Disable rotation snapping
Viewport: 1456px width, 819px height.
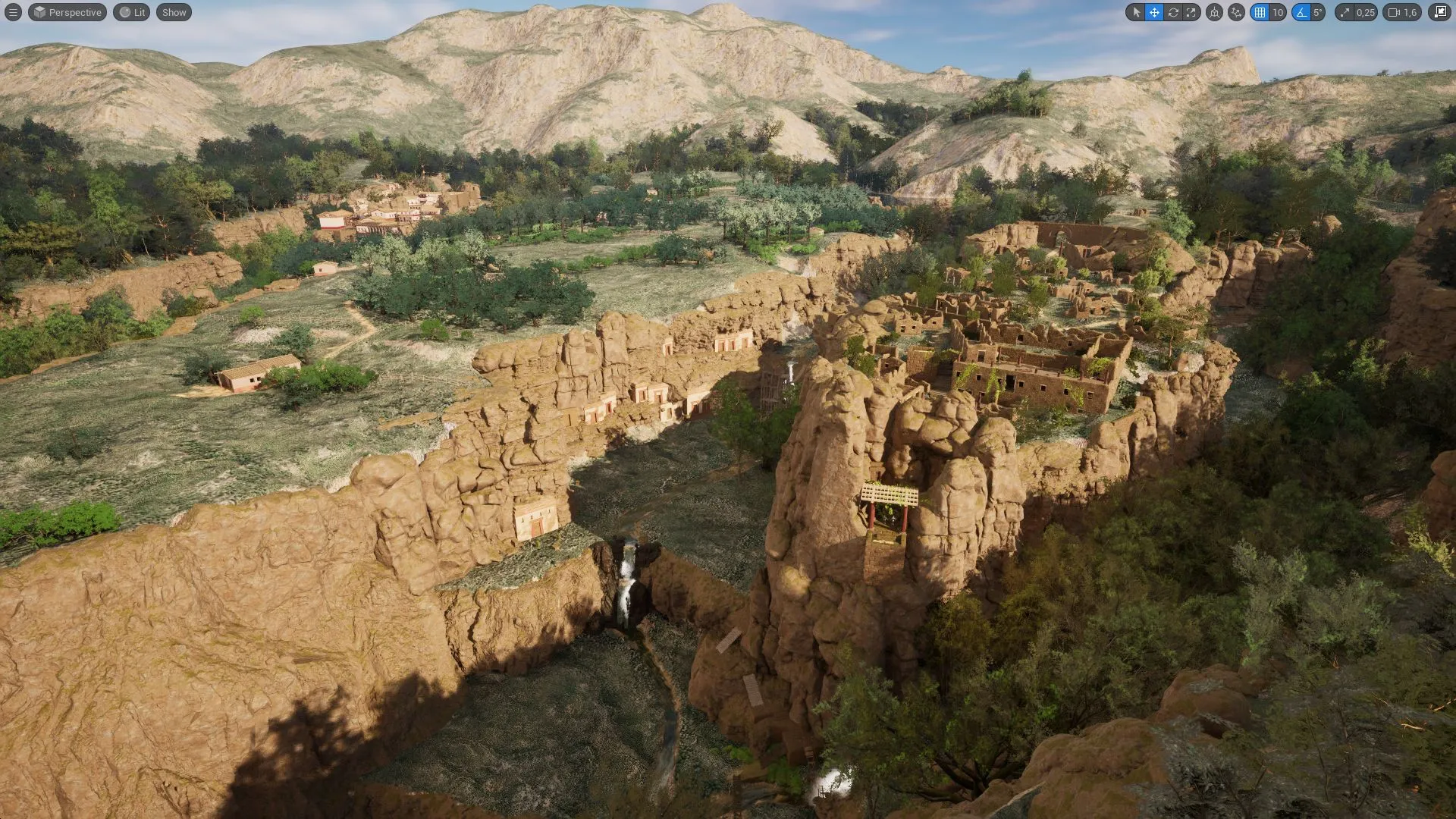tap(1301, 12)
